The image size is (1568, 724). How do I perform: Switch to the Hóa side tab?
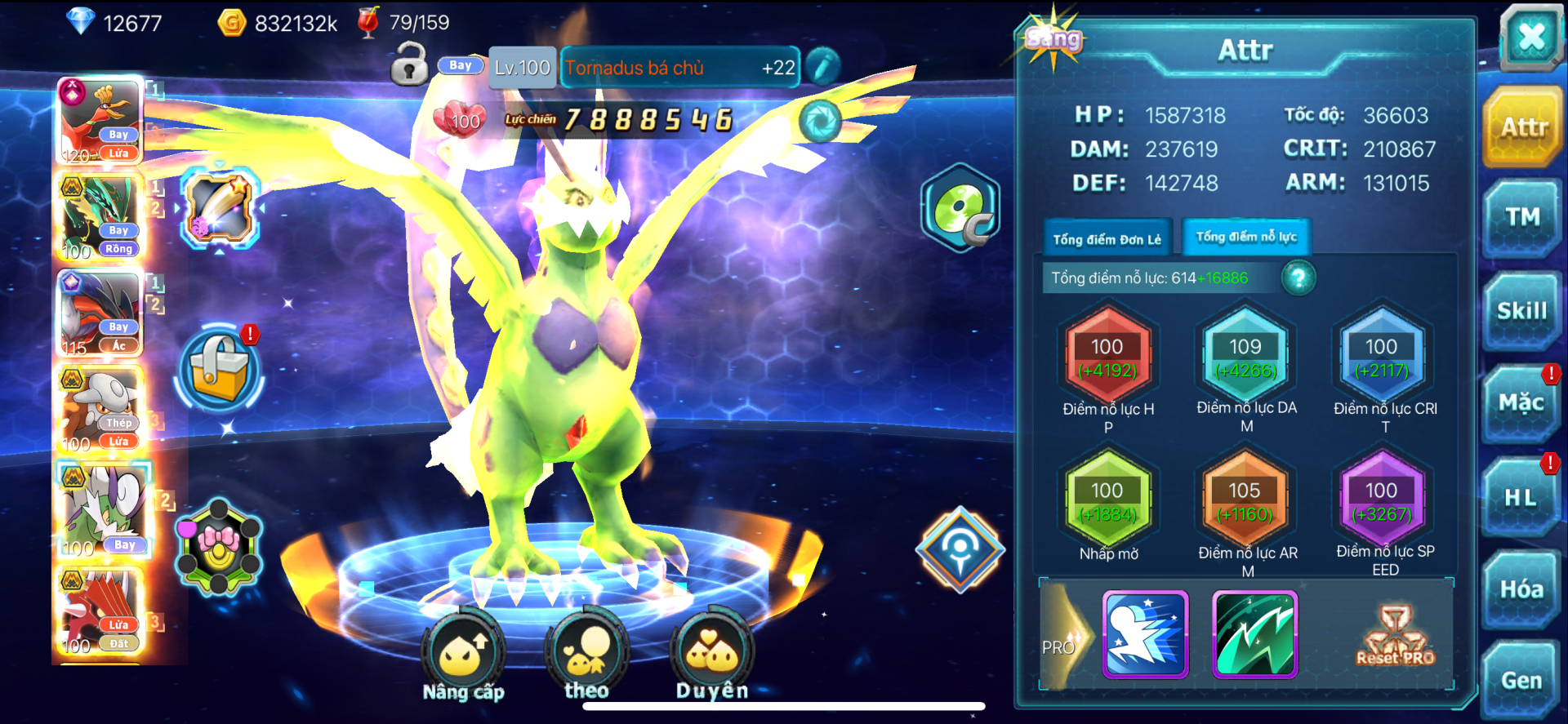[x=1521, y=589]
